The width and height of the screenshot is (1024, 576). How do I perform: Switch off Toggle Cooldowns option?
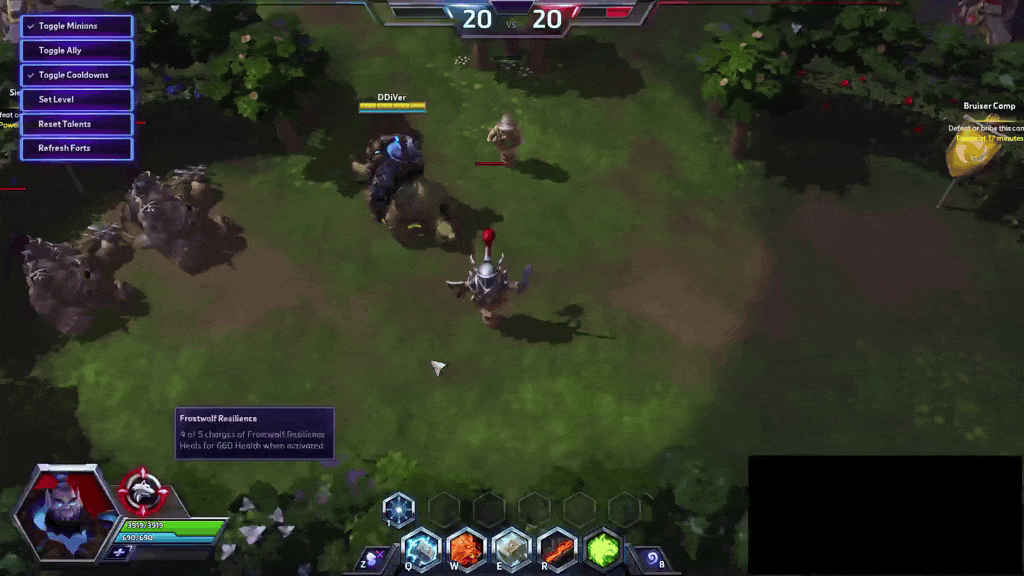point(76,75)
